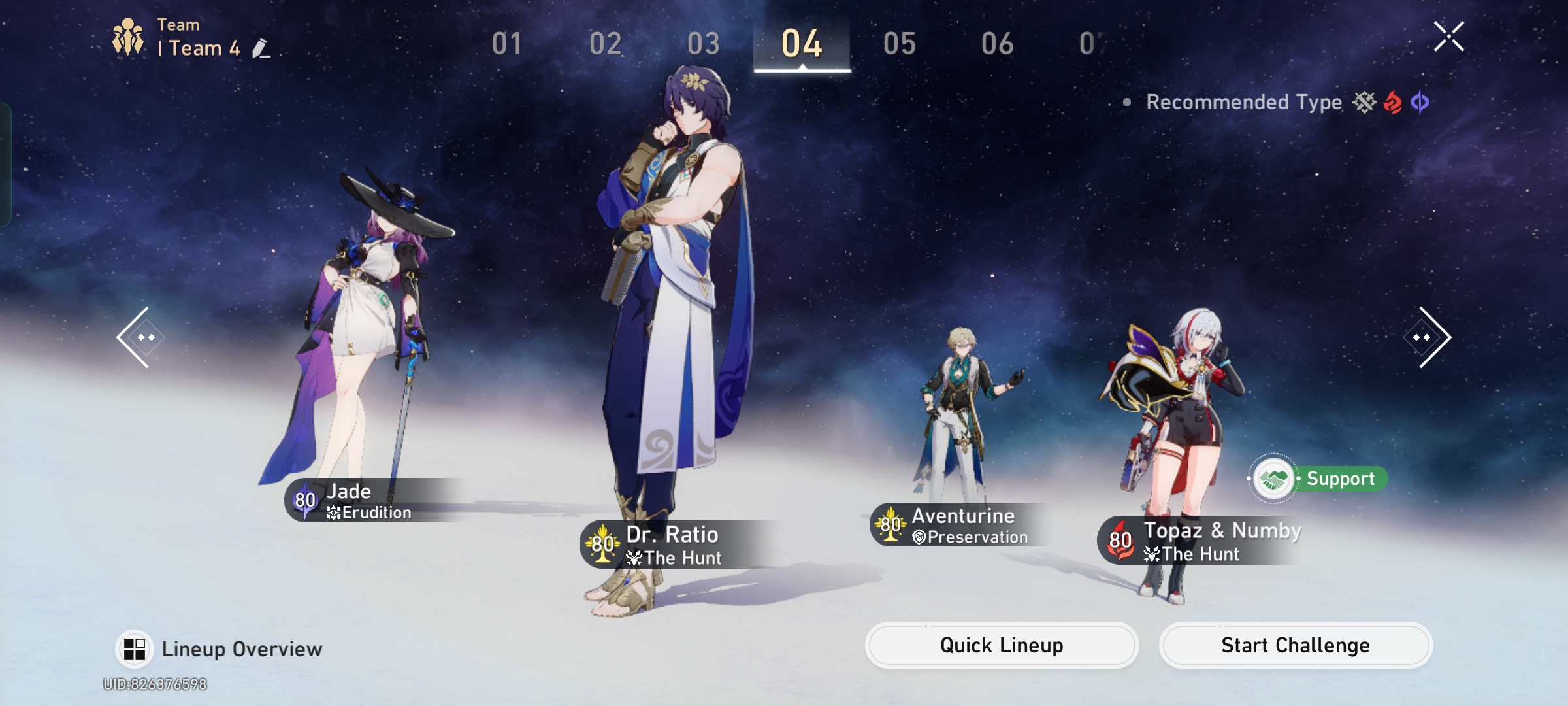Click the Erudition path icon on Jade's nameplate
The height and width of the screenshot is (706, 1568).
click(x=333, y=513)
